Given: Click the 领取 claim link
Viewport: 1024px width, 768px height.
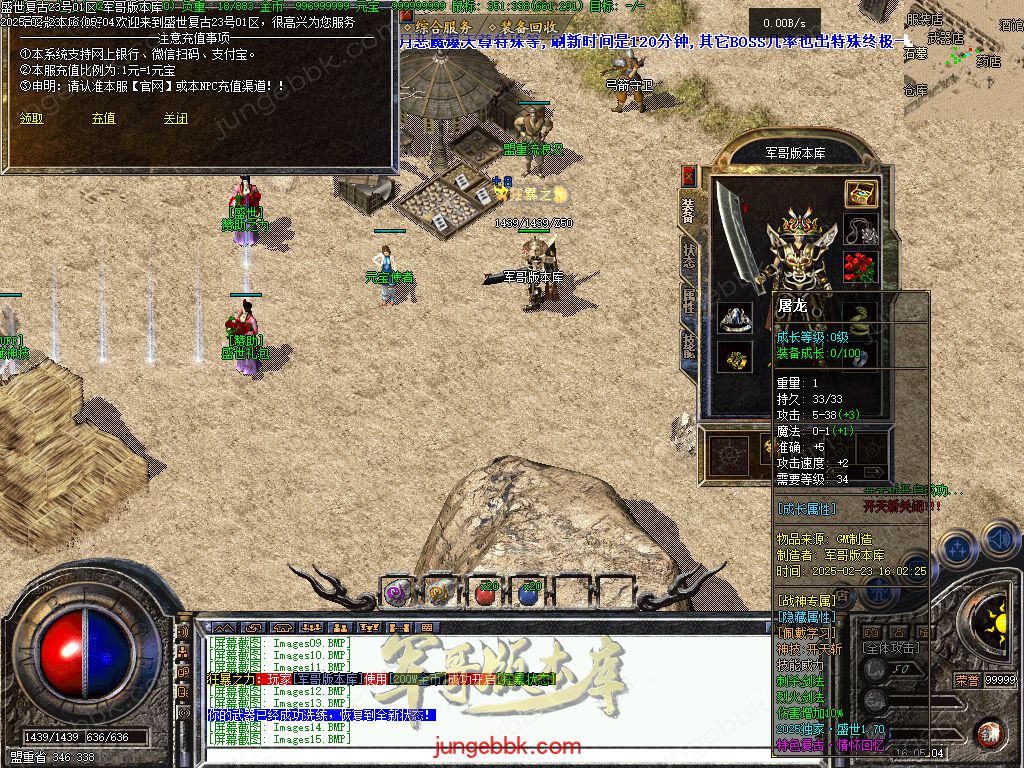Looking at the screenshot, I should coord(31,118).
